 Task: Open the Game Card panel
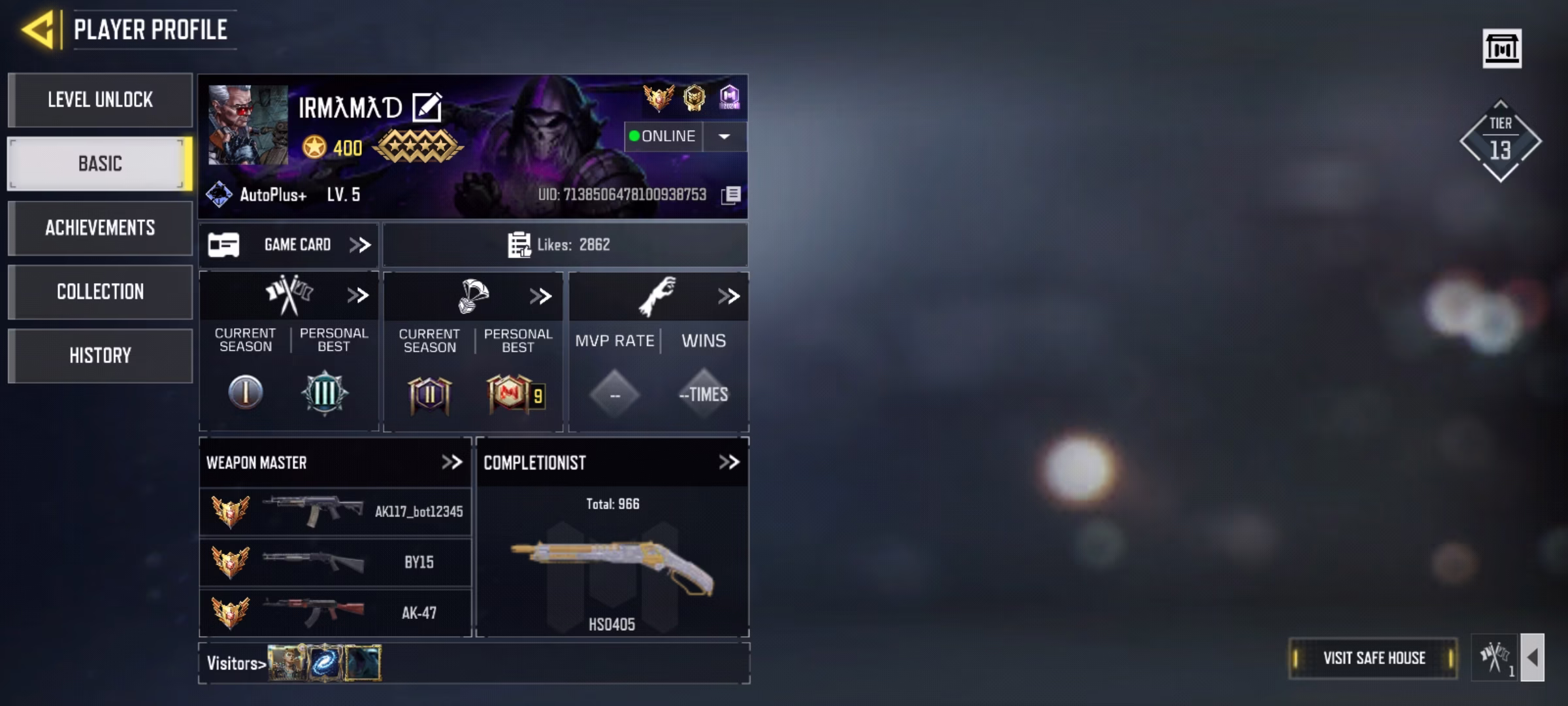click(289, 245)
